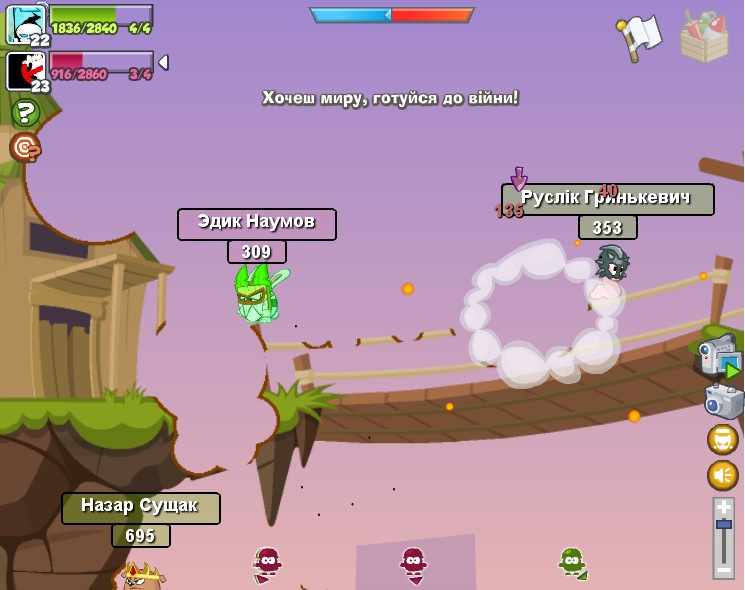Click the blue zoom slider handle
The height and width of the screenshot is (590, 745).
(x=723, y=525)
